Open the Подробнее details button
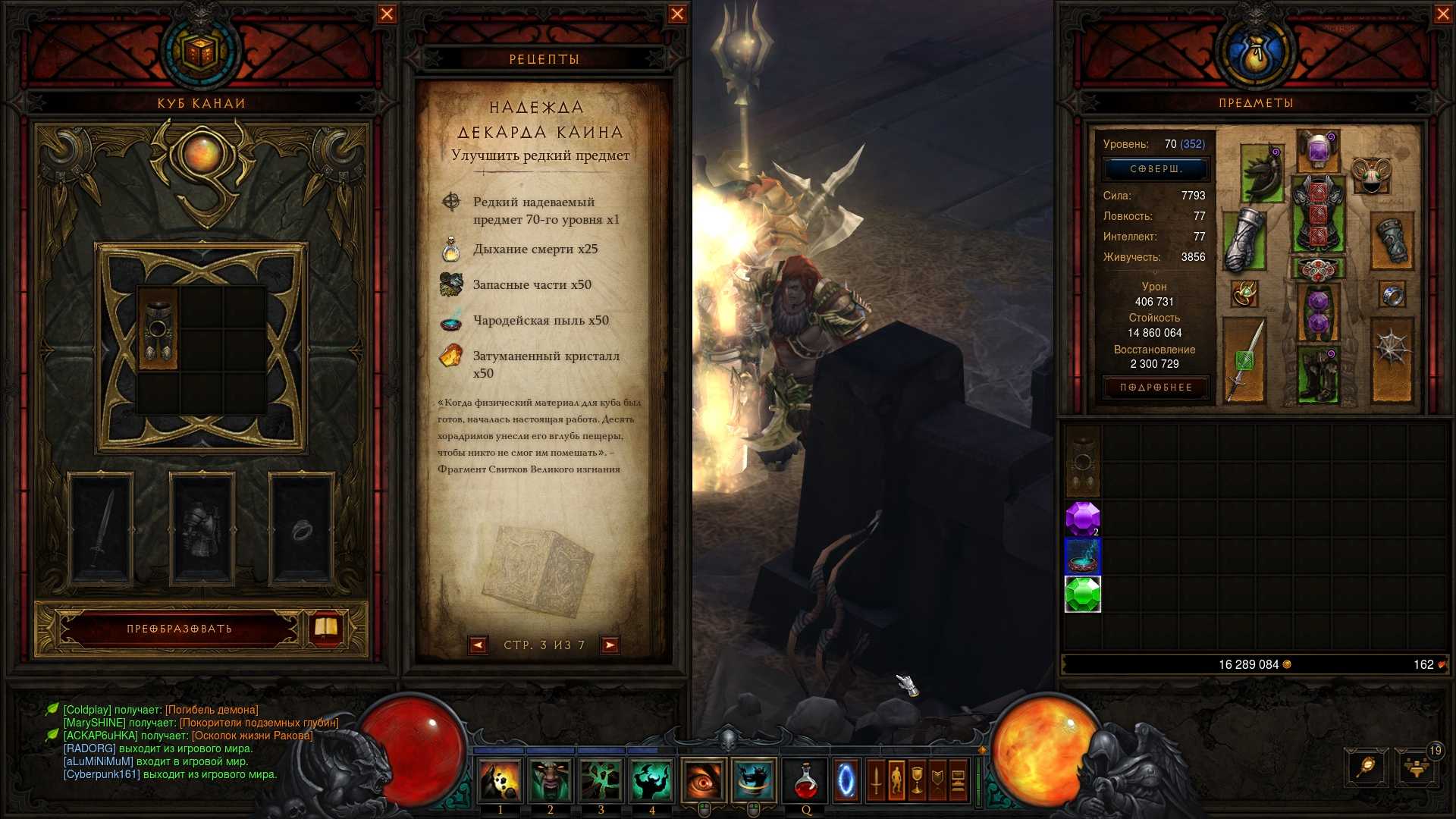The image size is (1456, 819). coord(1156,388)
